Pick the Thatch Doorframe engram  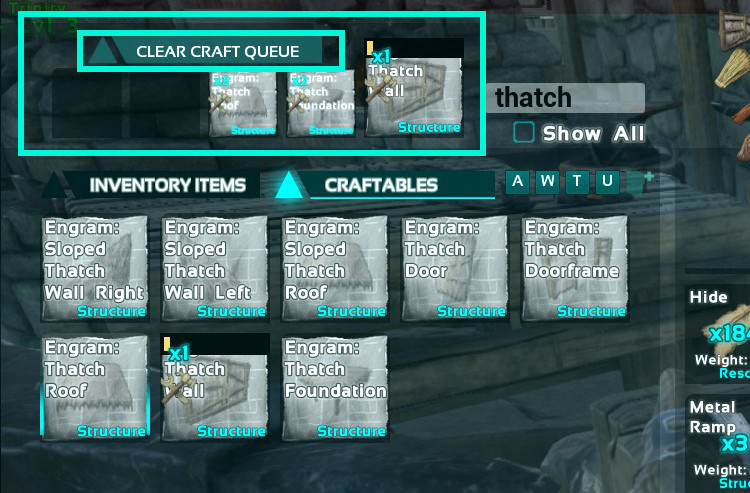pos(574,268)
